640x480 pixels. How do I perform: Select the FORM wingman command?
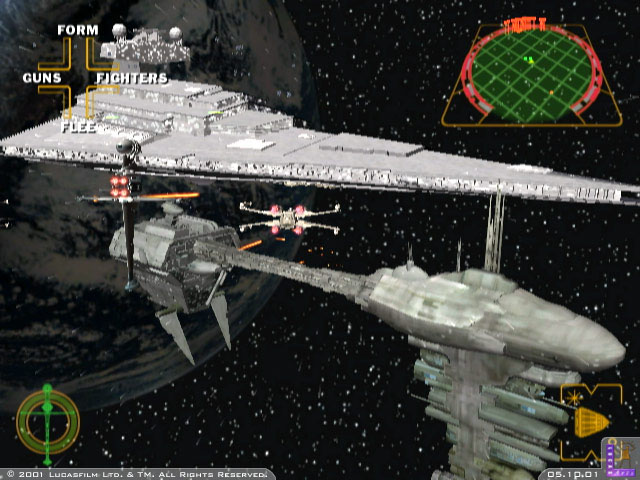pyautogui.click(x=78, y=30)
